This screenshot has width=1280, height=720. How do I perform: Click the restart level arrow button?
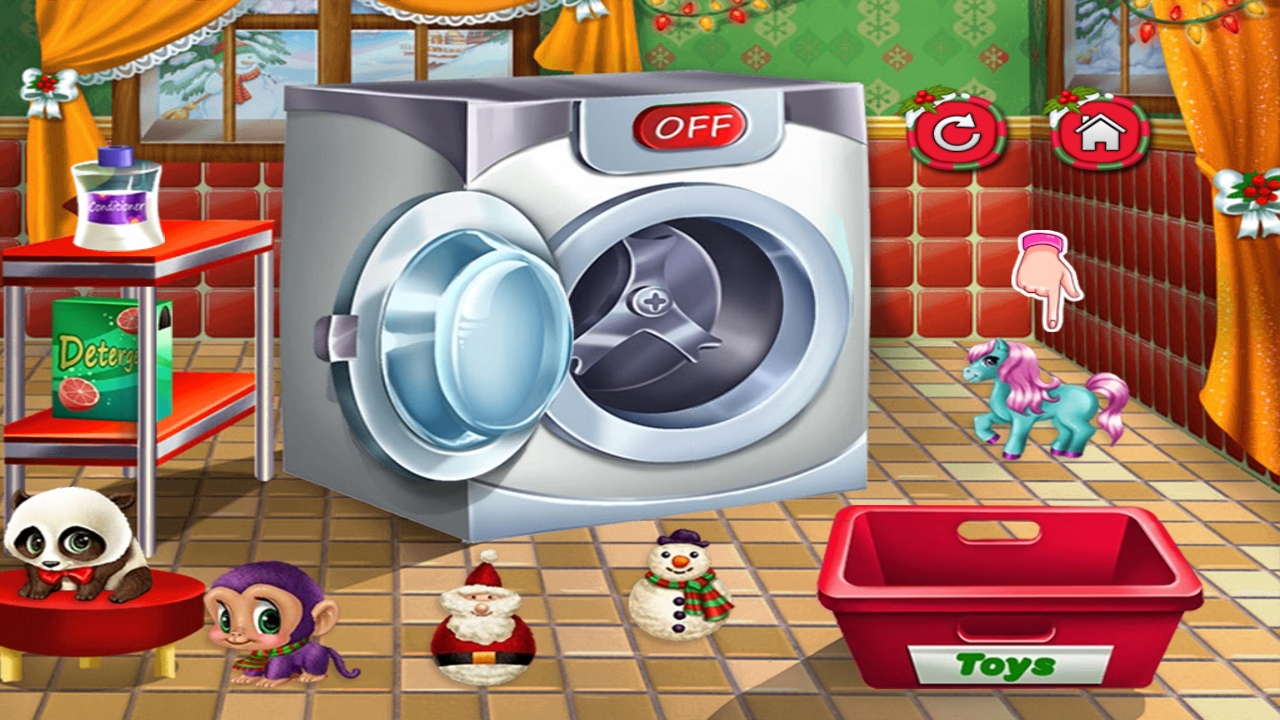pyautogui.click(x=956, y=133)
